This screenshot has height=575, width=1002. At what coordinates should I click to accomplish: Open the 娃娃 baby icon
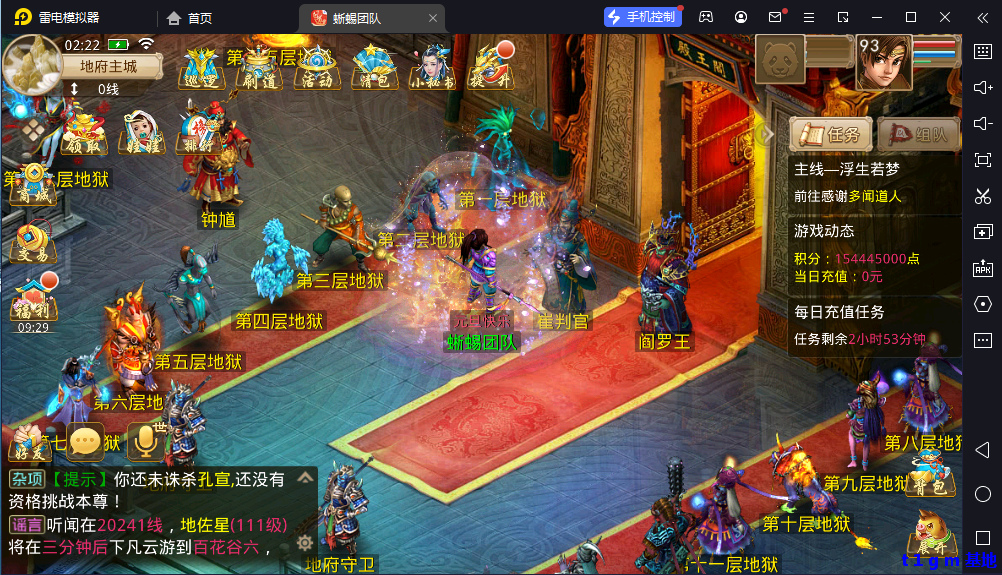coord(142,134)
